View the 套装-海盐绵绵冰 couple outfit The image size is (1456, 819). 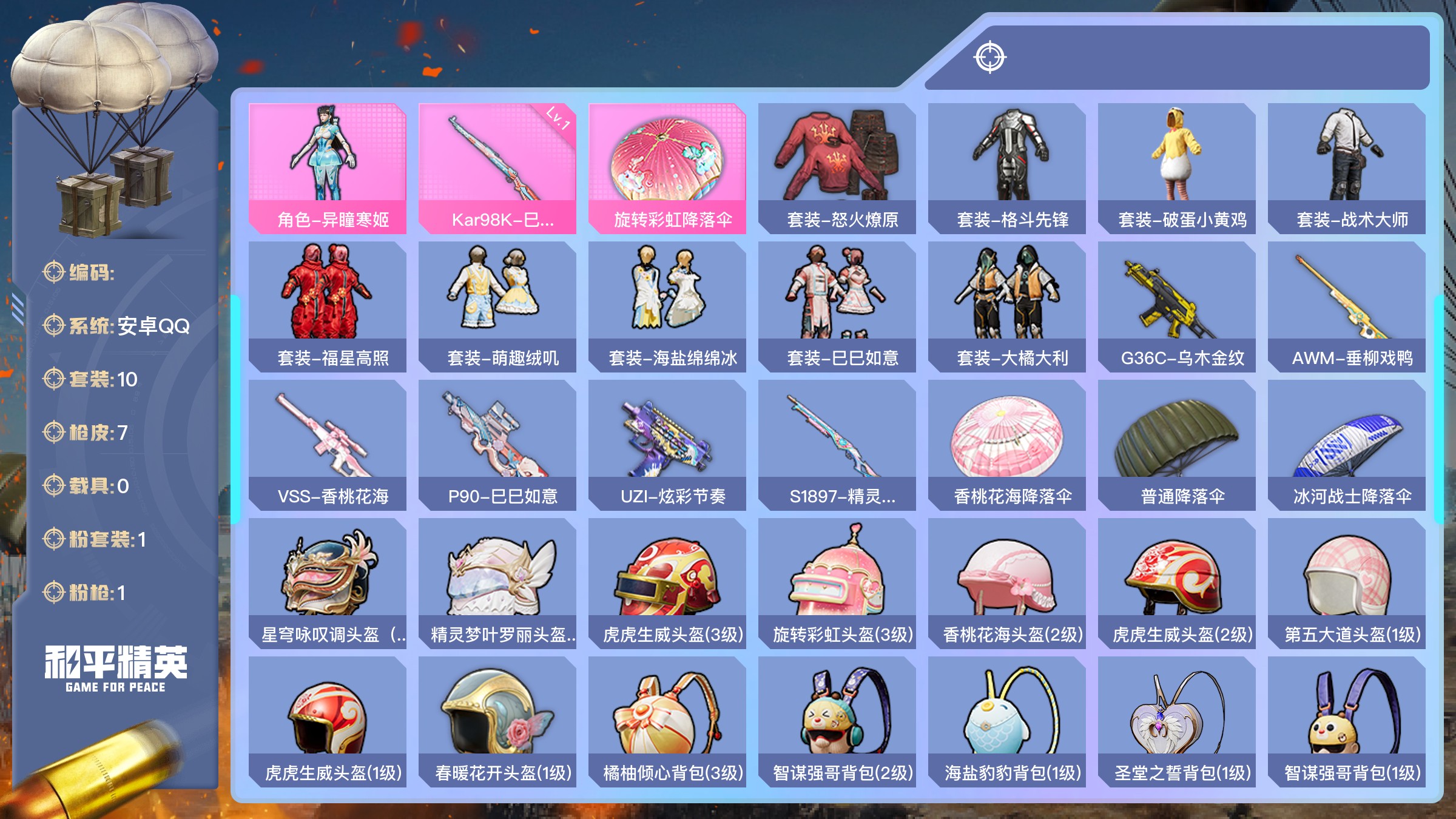[667, 306]
